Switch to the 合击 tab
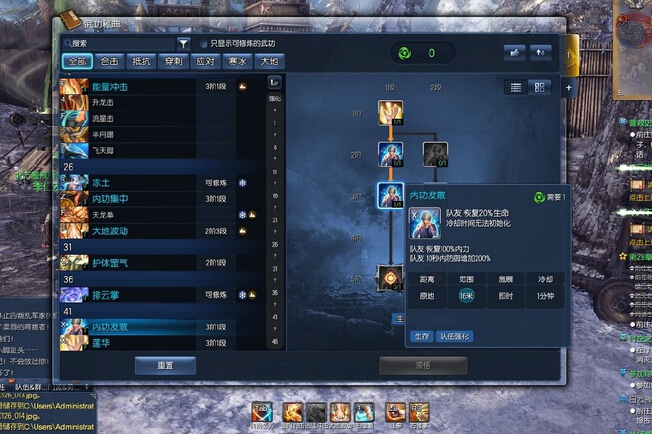 [110, 61]
